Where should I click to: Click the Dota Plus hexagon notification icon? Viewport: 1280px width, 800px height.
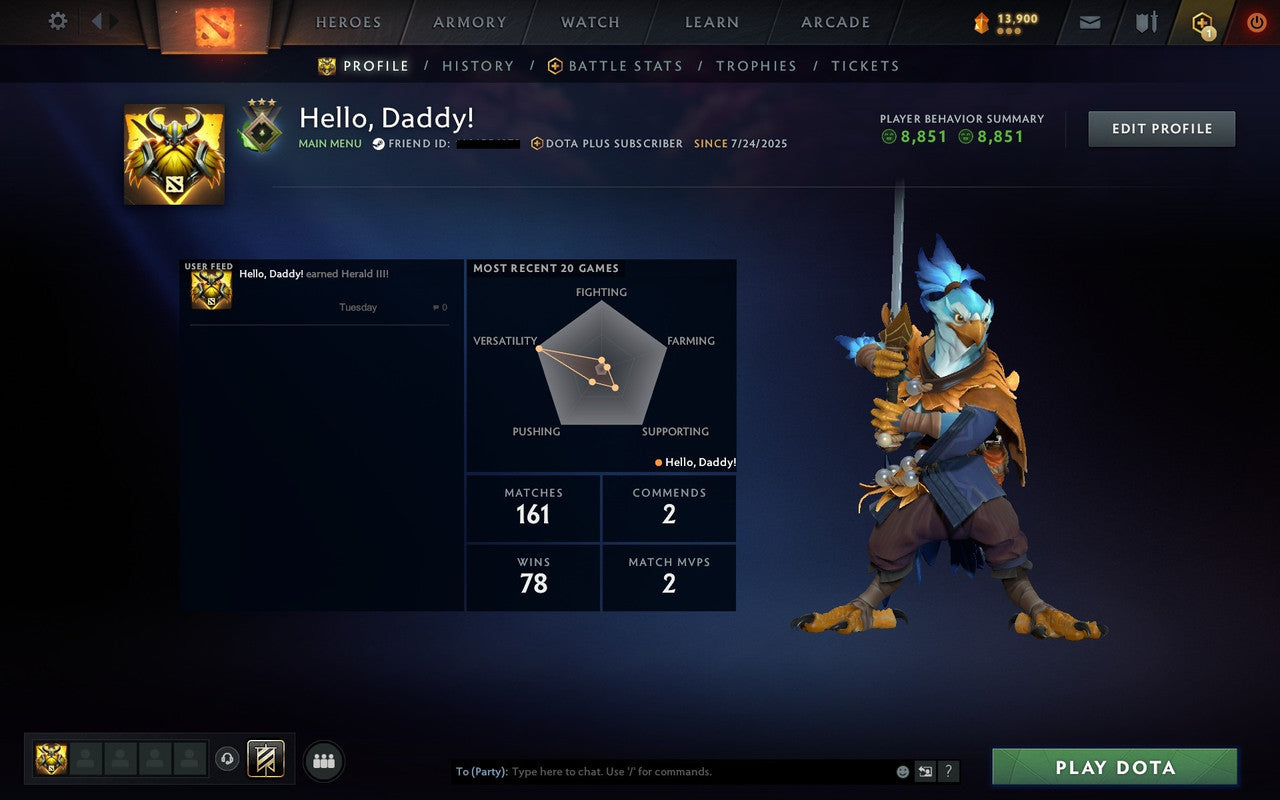tap(1200, 21)
